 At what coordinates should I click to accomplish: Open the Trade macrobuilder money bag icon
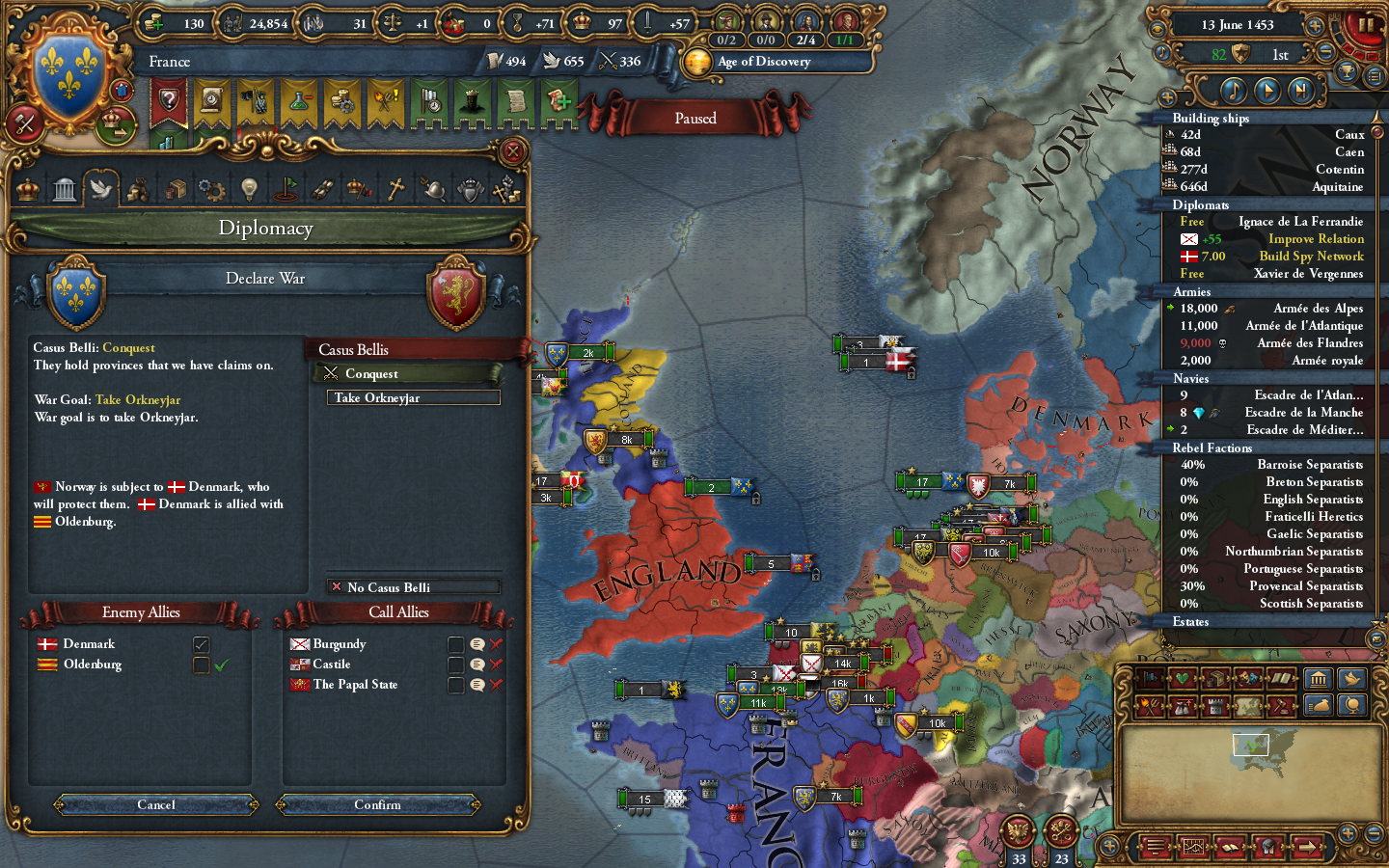click(1320, 705)
